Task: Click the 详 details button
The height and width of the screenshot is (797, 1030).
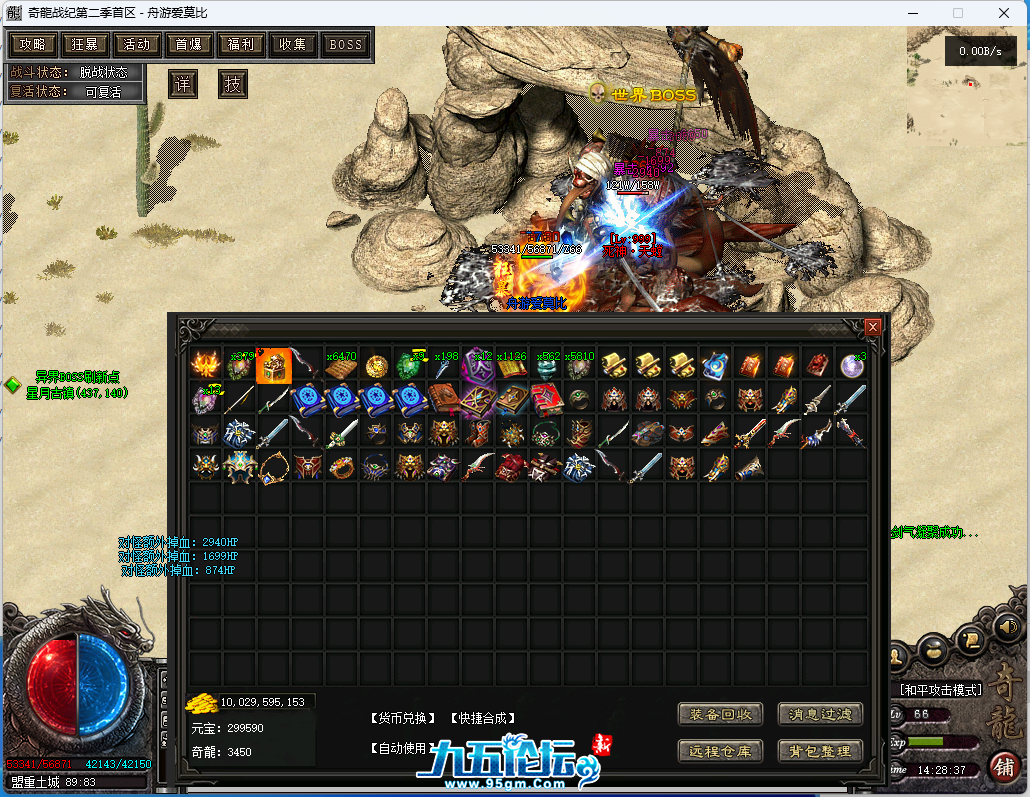Action: tap(182, 84)
